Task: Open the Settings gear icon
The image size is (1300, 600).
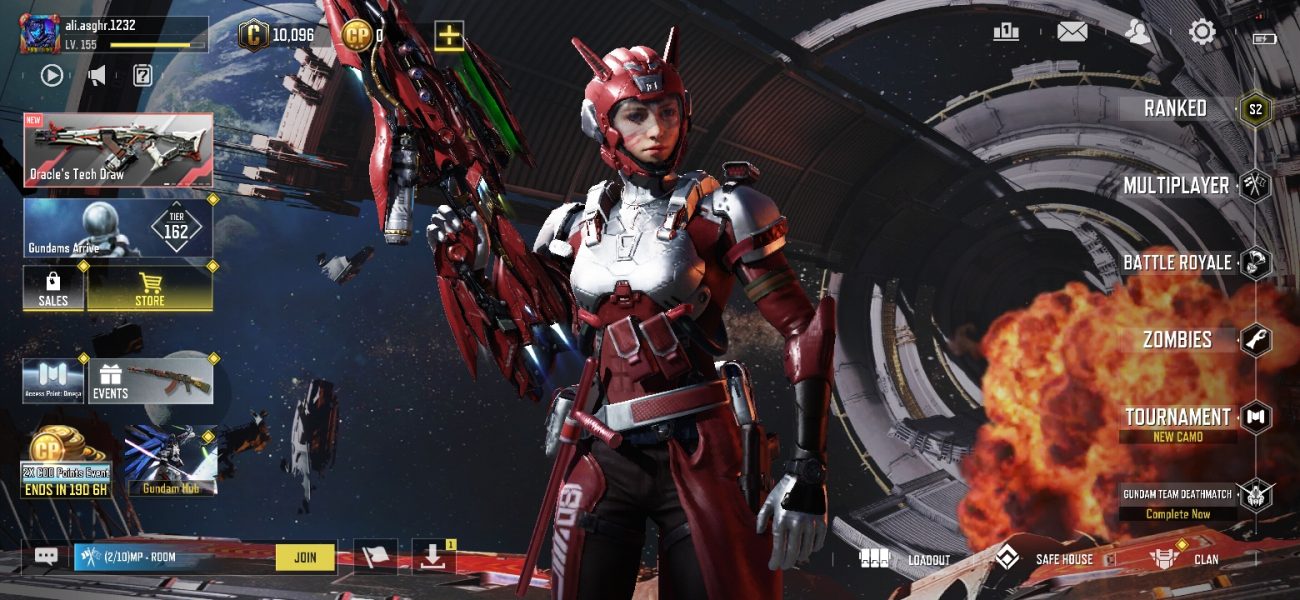Action: tap(1202, 33)
